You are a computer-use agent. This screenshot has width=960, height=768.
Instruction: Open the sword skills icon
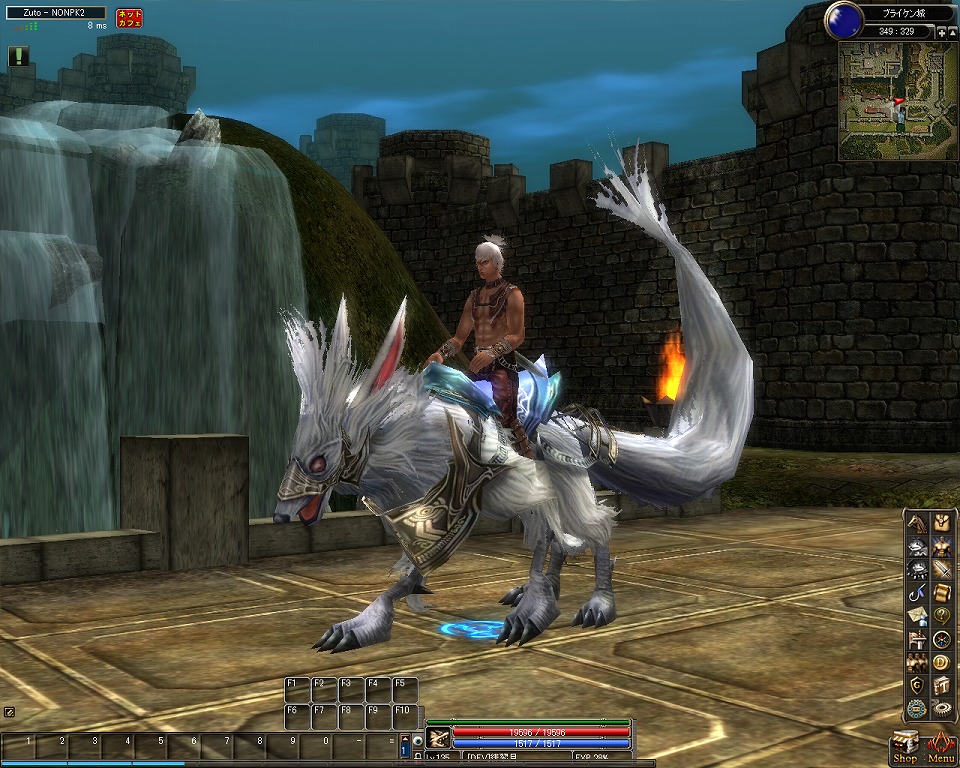pos(941,570)
